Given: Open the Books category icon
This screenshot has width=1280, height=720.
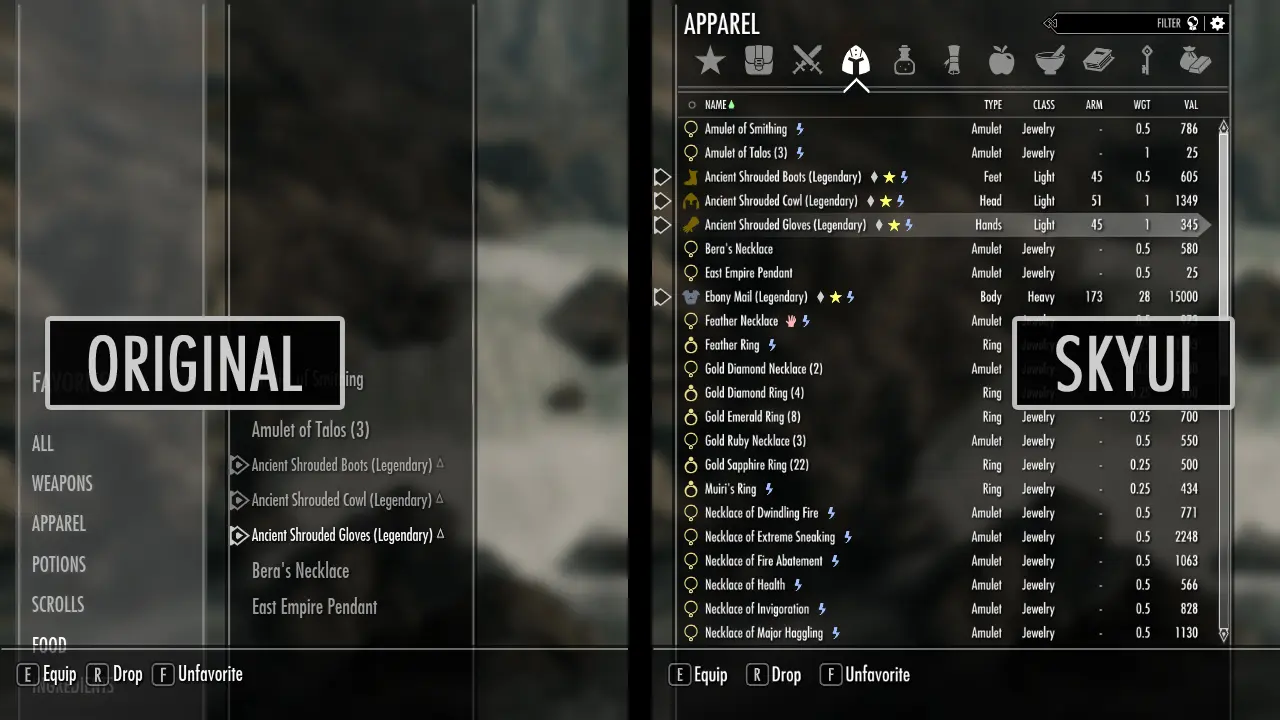Looking at the screenshot, I should click(x=1097, y=60).
